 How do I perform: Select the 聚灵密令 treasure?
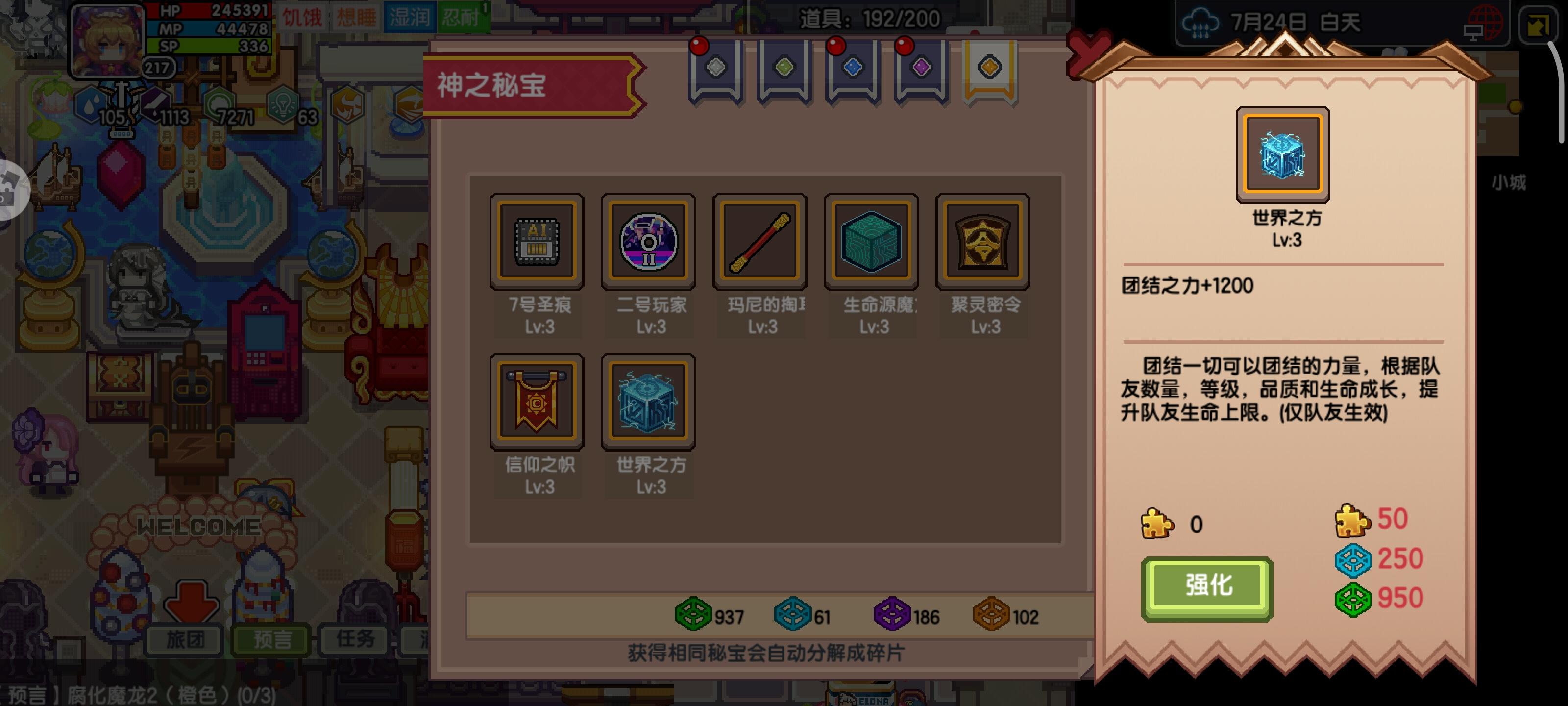point(982,241)
